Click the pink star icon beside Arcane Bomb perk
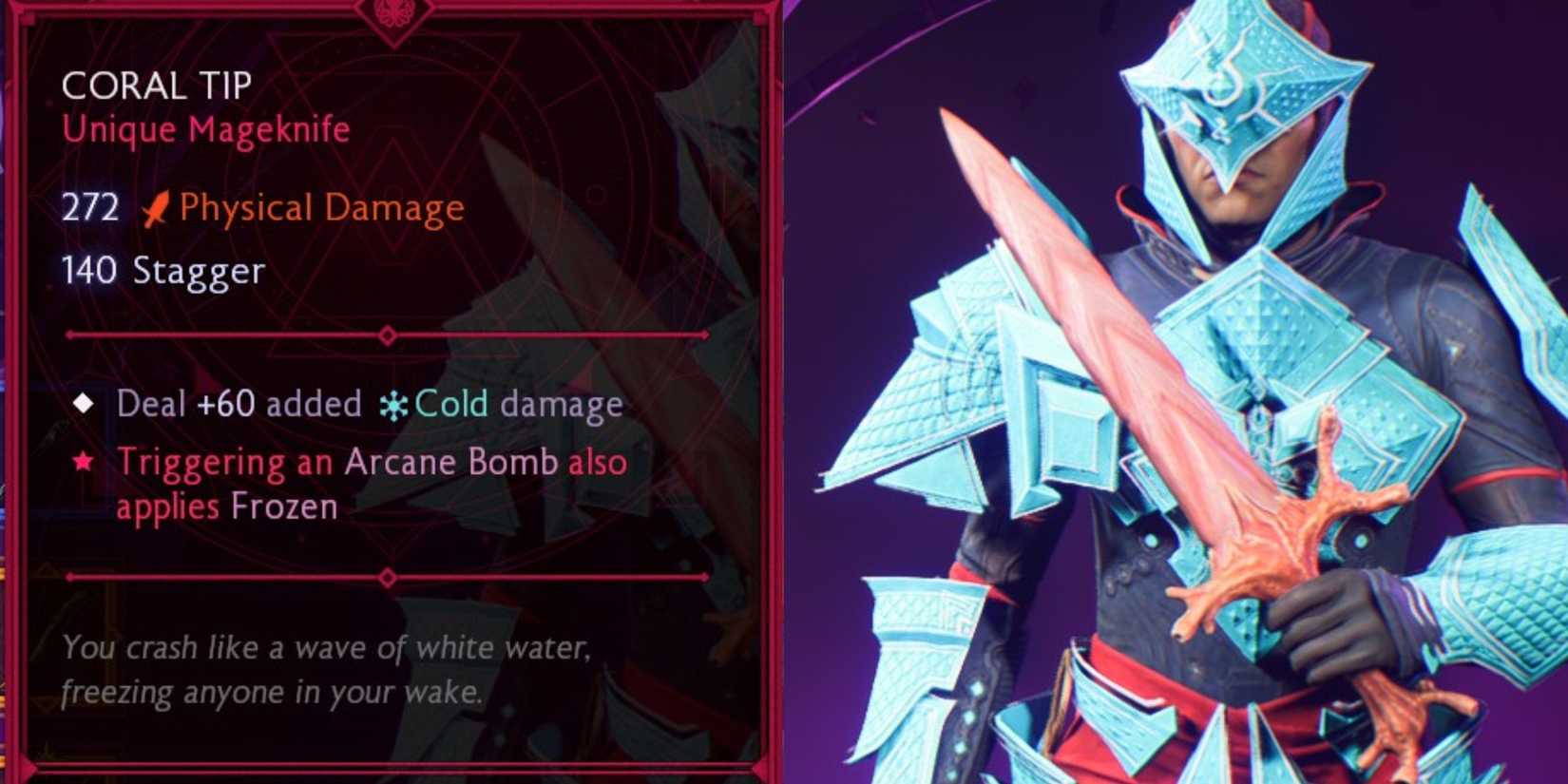The height and width of the screenshot is (784, 1568). tap(86, 463)
